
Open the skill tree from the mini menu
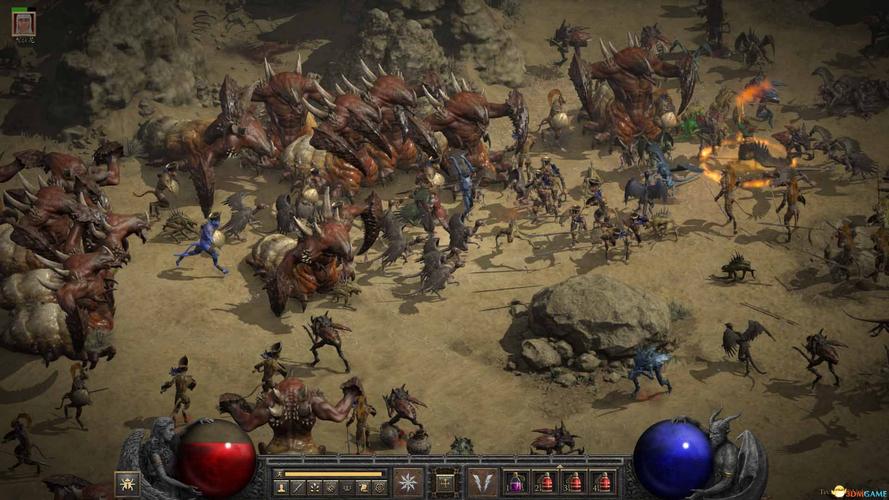315,487
